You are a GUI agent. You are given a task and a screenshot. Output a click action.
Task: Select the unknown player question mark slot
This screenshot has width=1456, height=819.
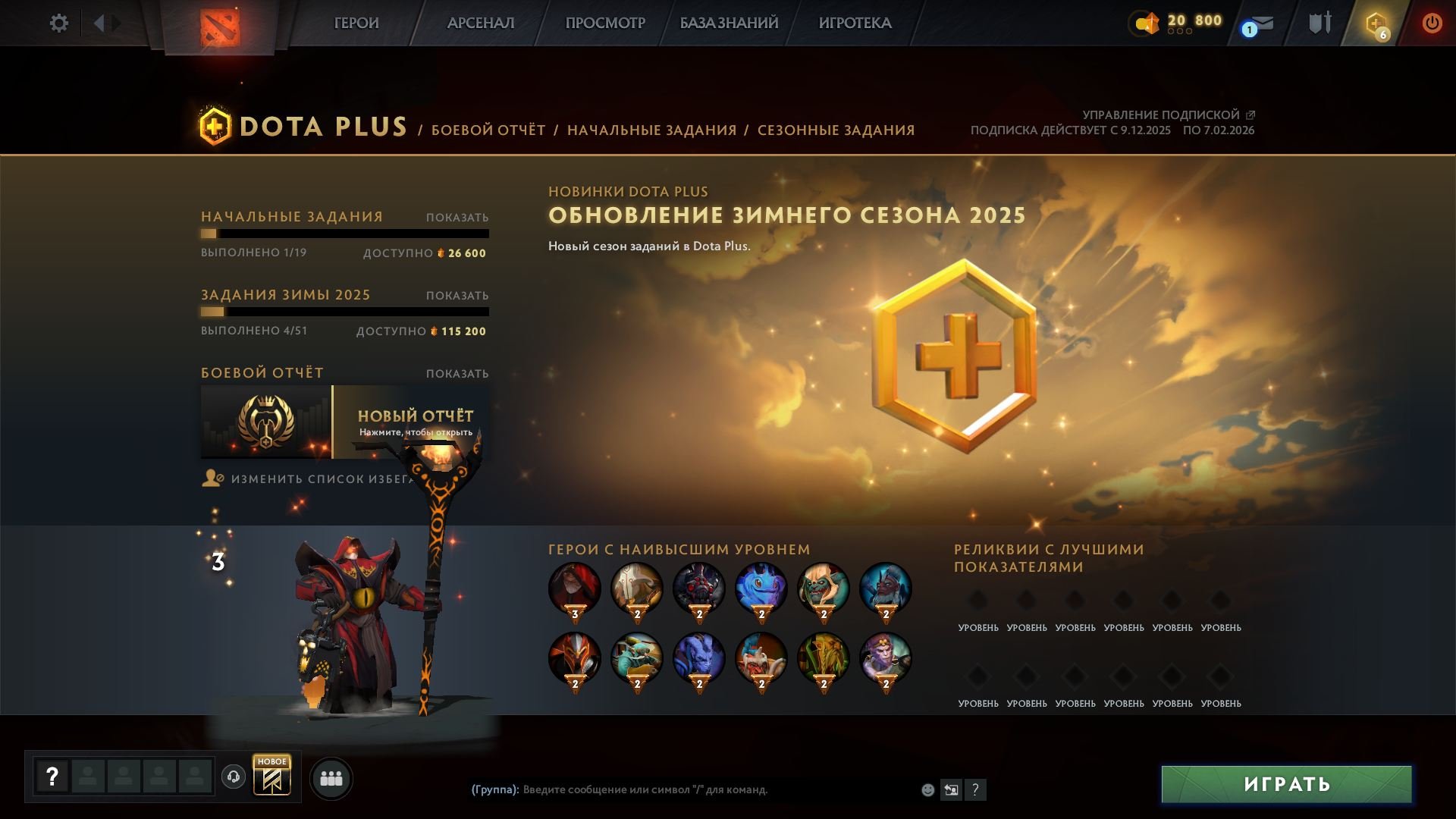52,777
